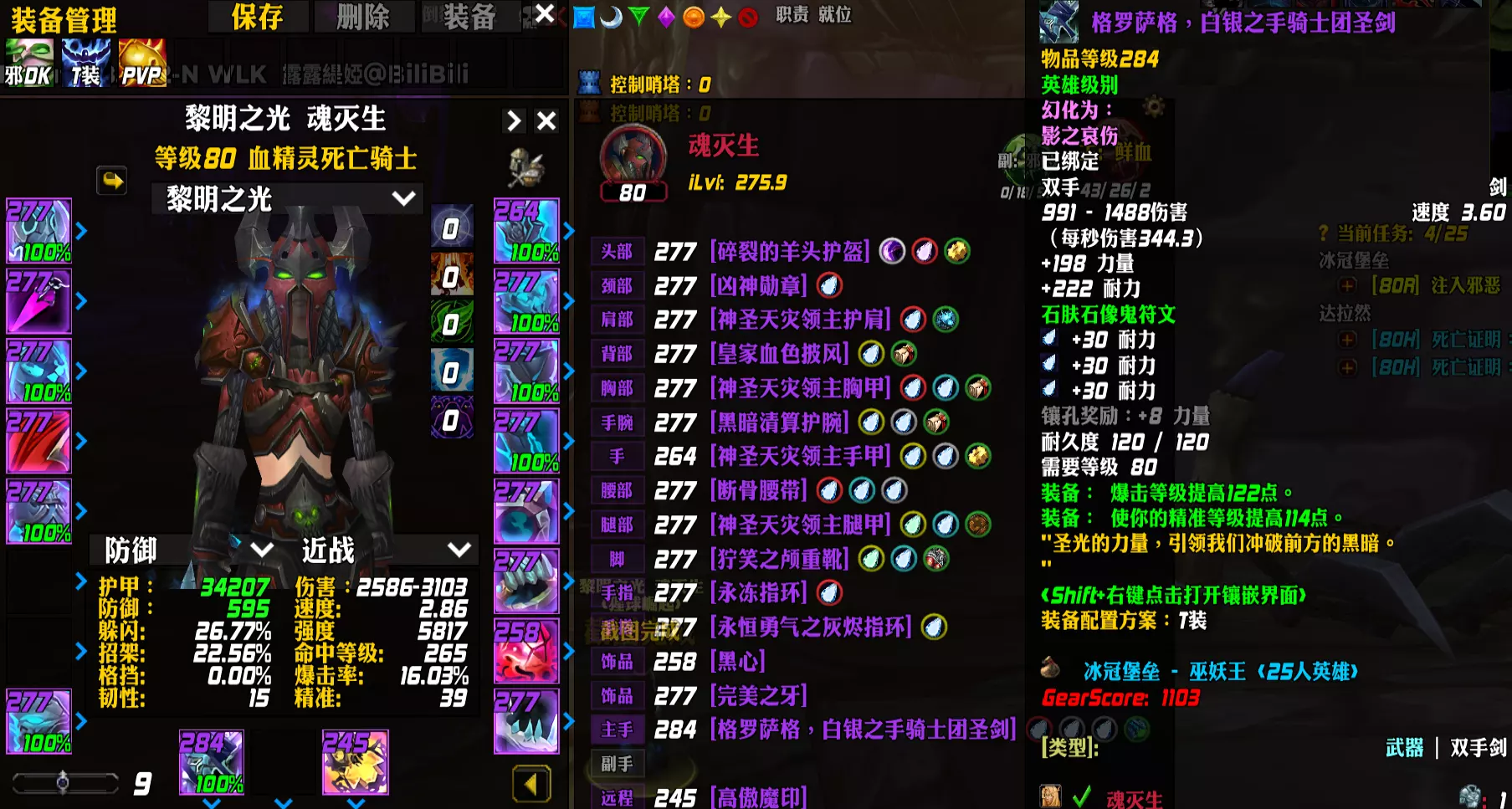Click the 删除 delete button
1512x809 pixels.
[364, 16]
